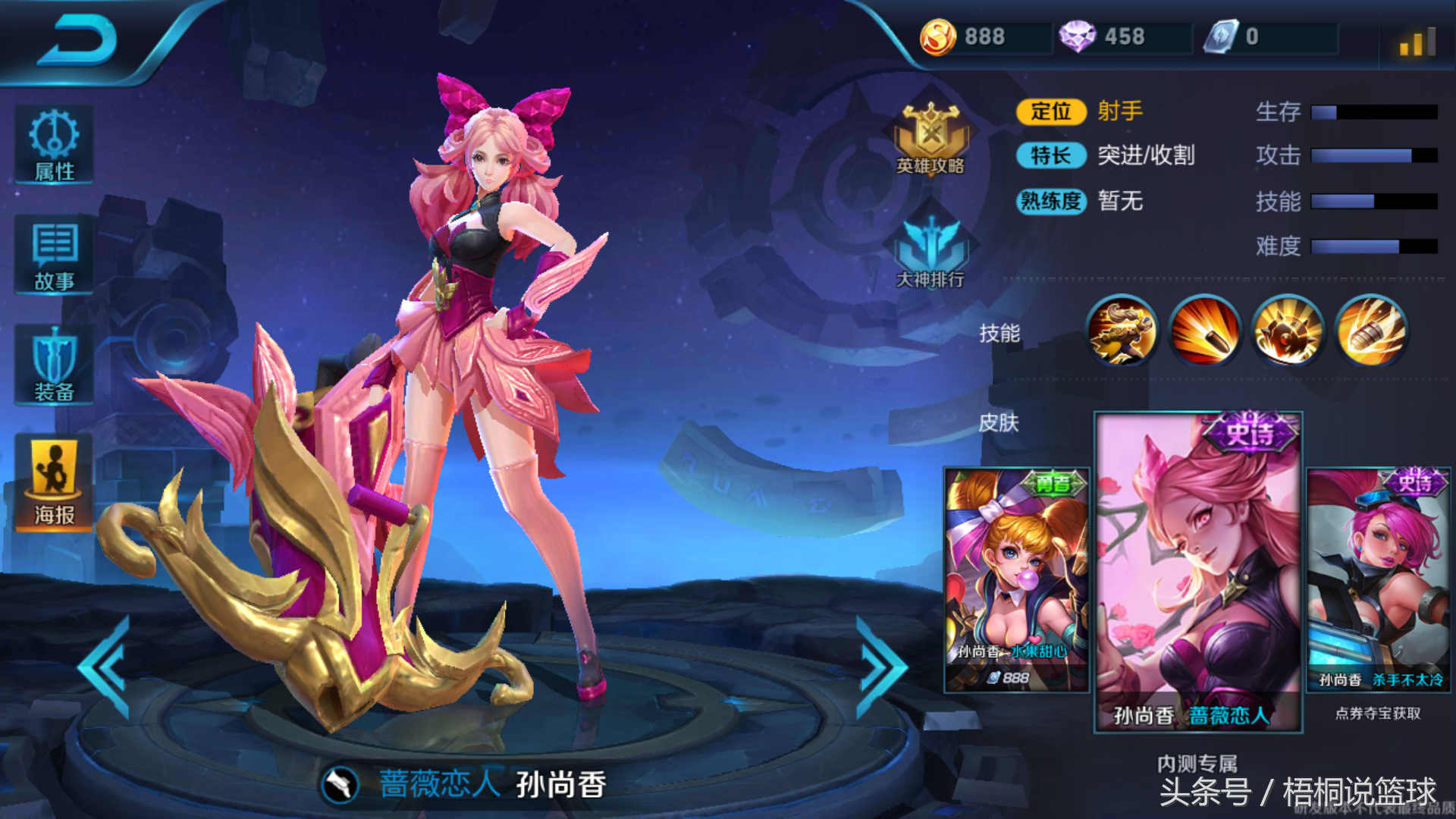Screen dimensions: 1456x819
Task: Click the purple diamond currency icon
Action: [1077, 36]
